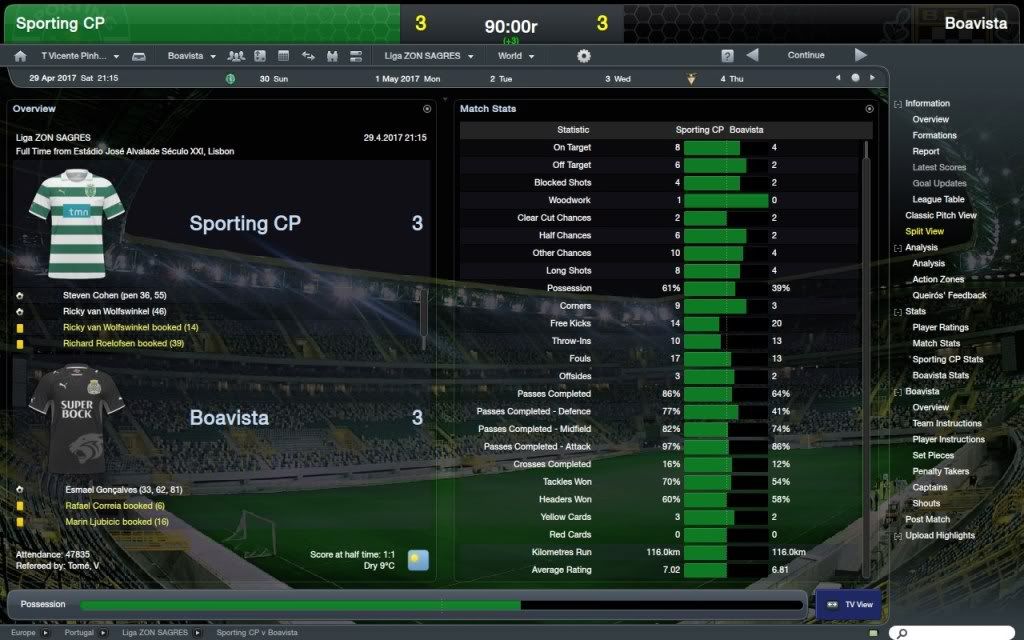Choose Penalty Takers

(940, 471)
